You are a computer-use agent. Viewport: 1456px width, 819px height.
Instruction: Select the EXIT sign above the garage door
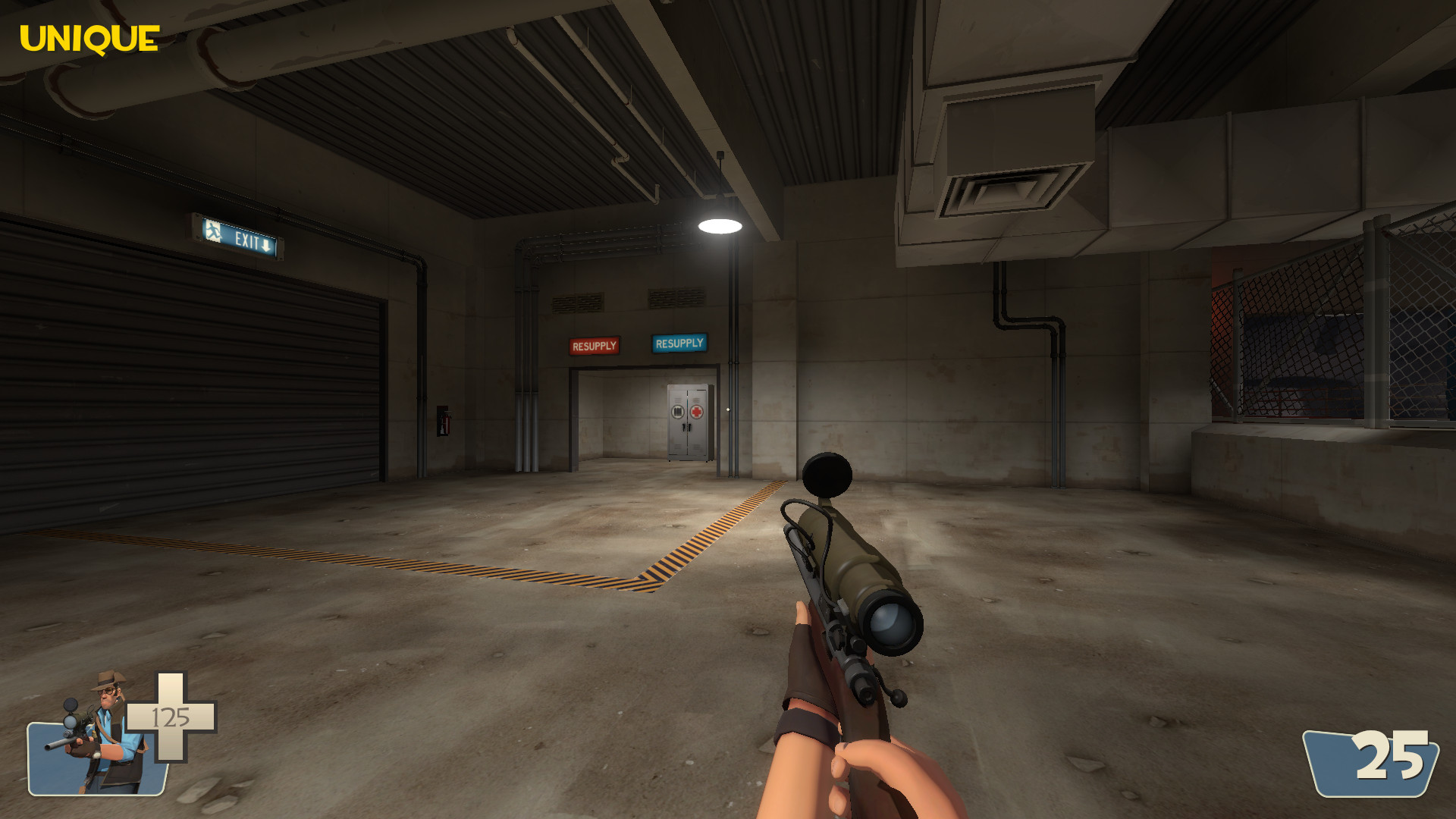point(239,237)
